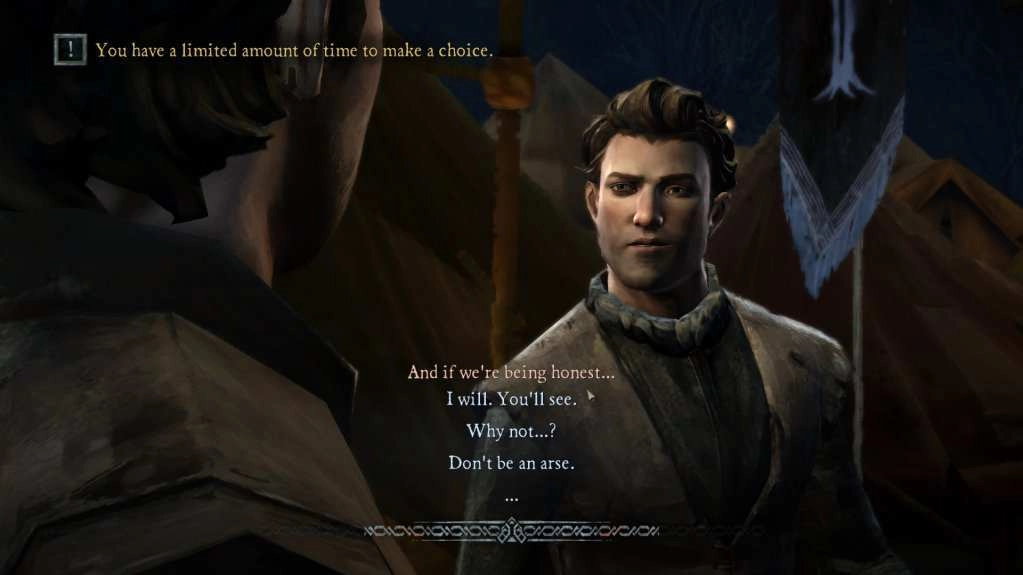Select "I will. You'll see." dialogue option

[511, 399]
